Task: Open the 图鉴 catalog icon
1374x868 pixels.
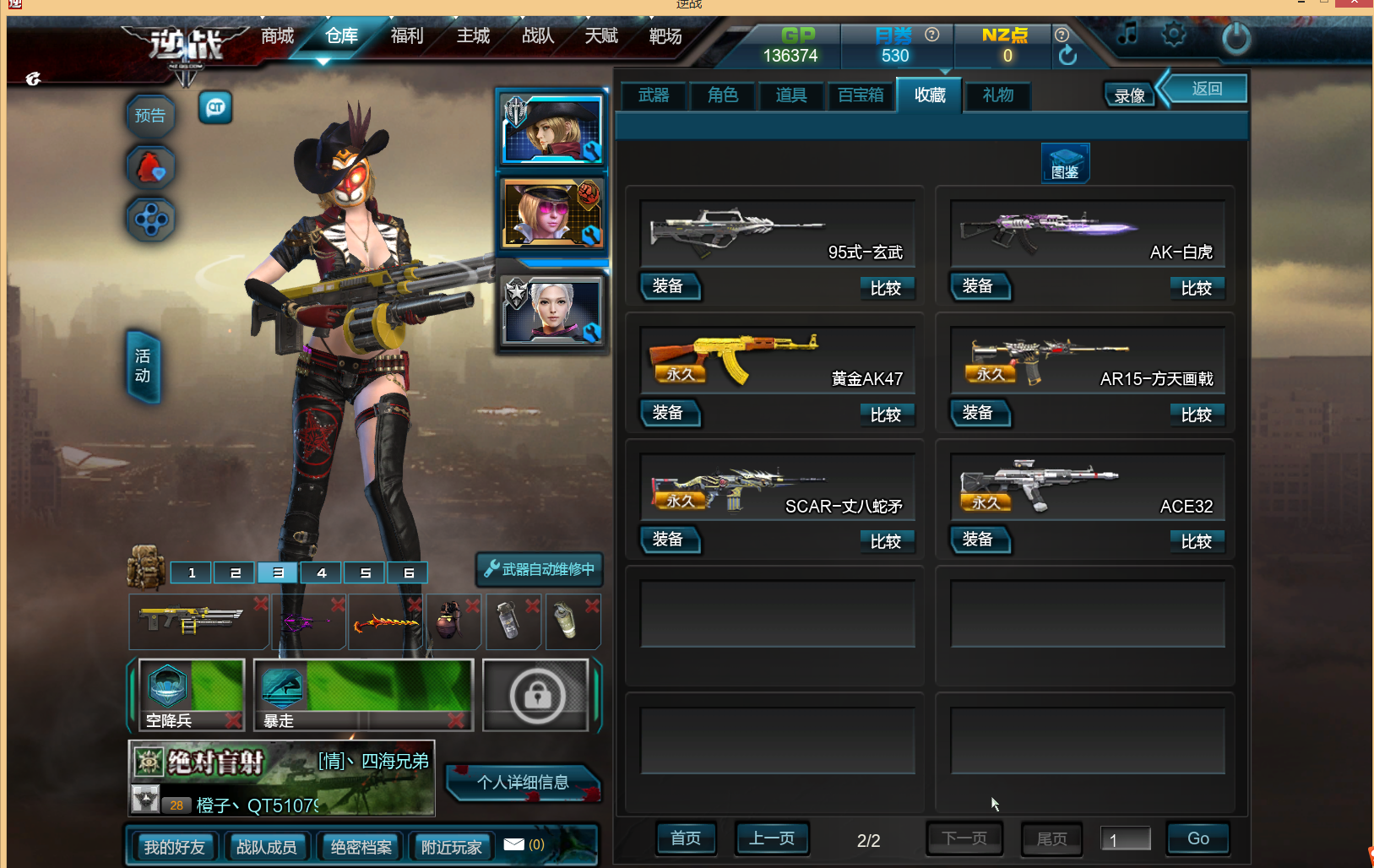Action: 1065,163
